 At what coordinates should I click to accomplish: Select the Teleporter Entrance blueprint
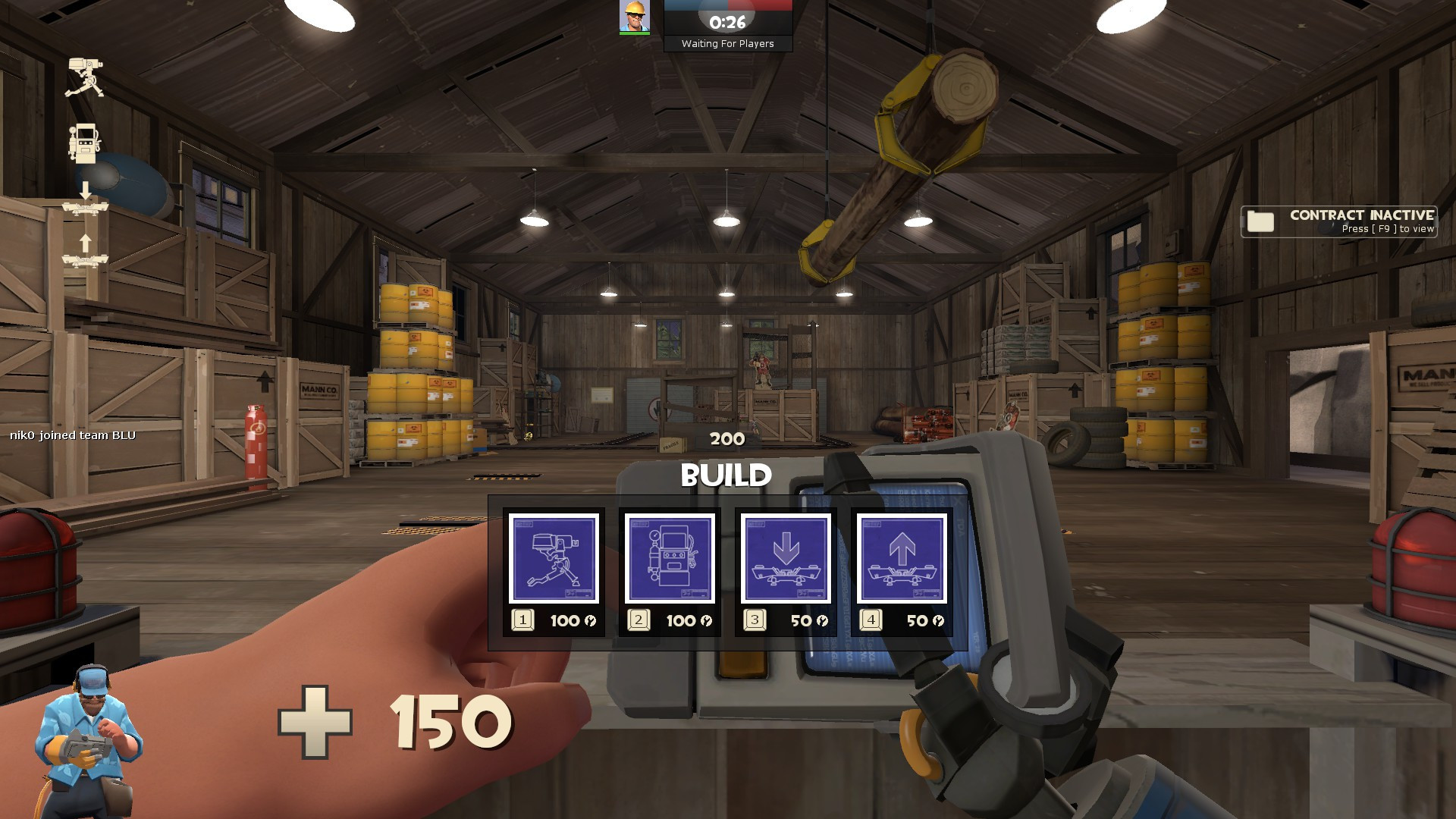tap(786, 560)
